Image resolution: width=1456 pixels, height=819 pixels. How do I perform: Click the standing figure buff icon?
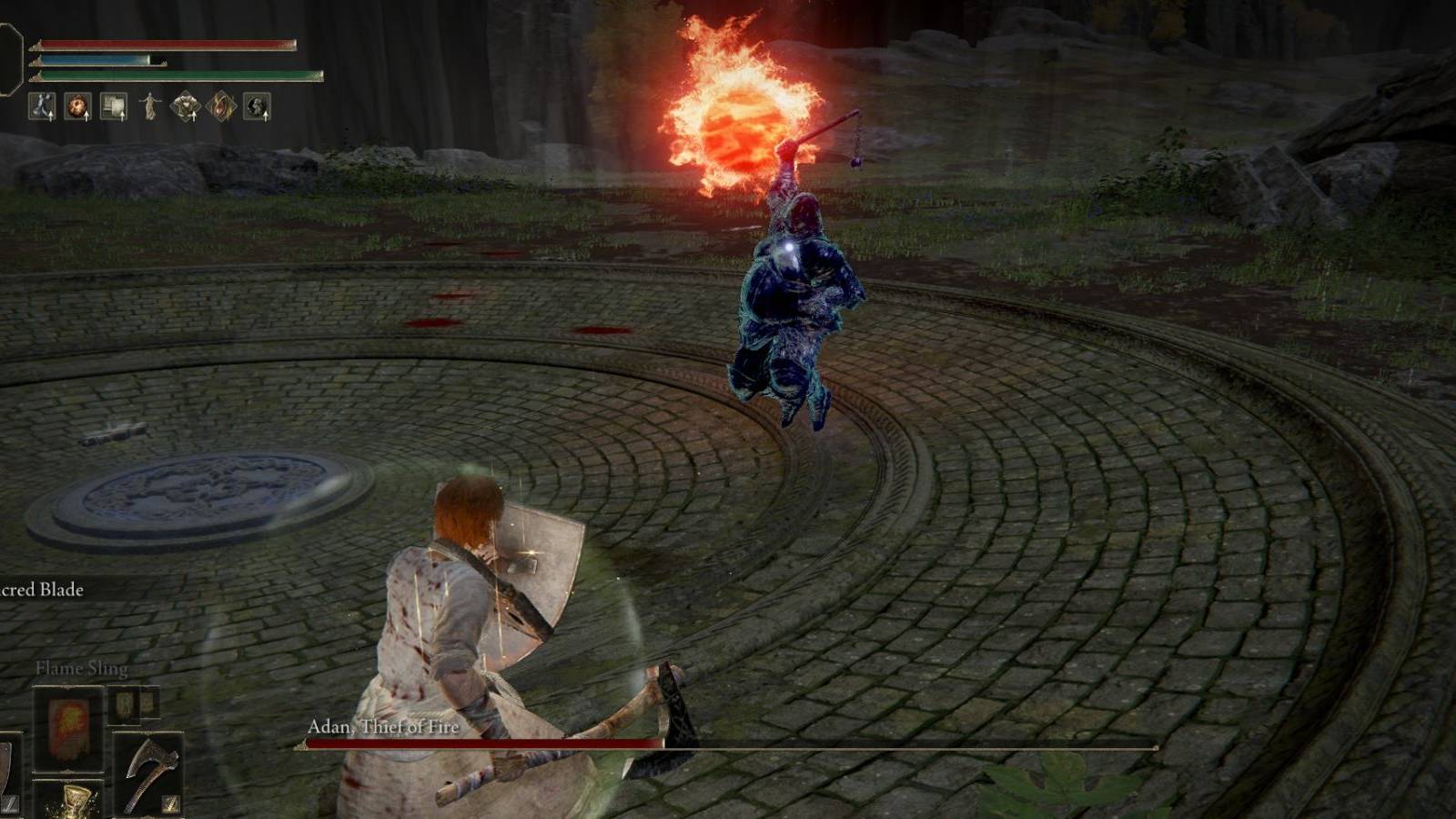[x=150, y=105]
